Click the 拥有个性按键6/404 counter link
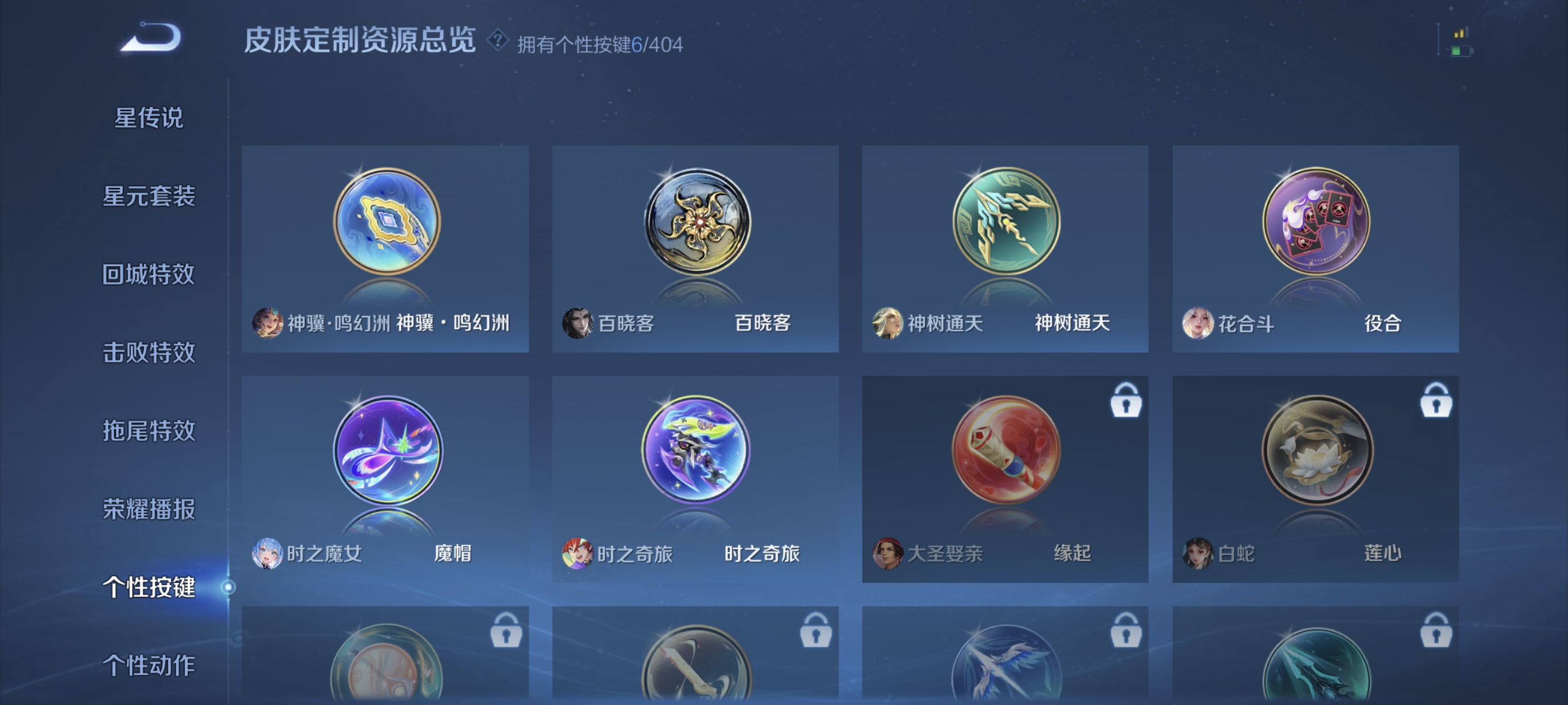This screenshot has width=1568, height=705. click(600, 43)
